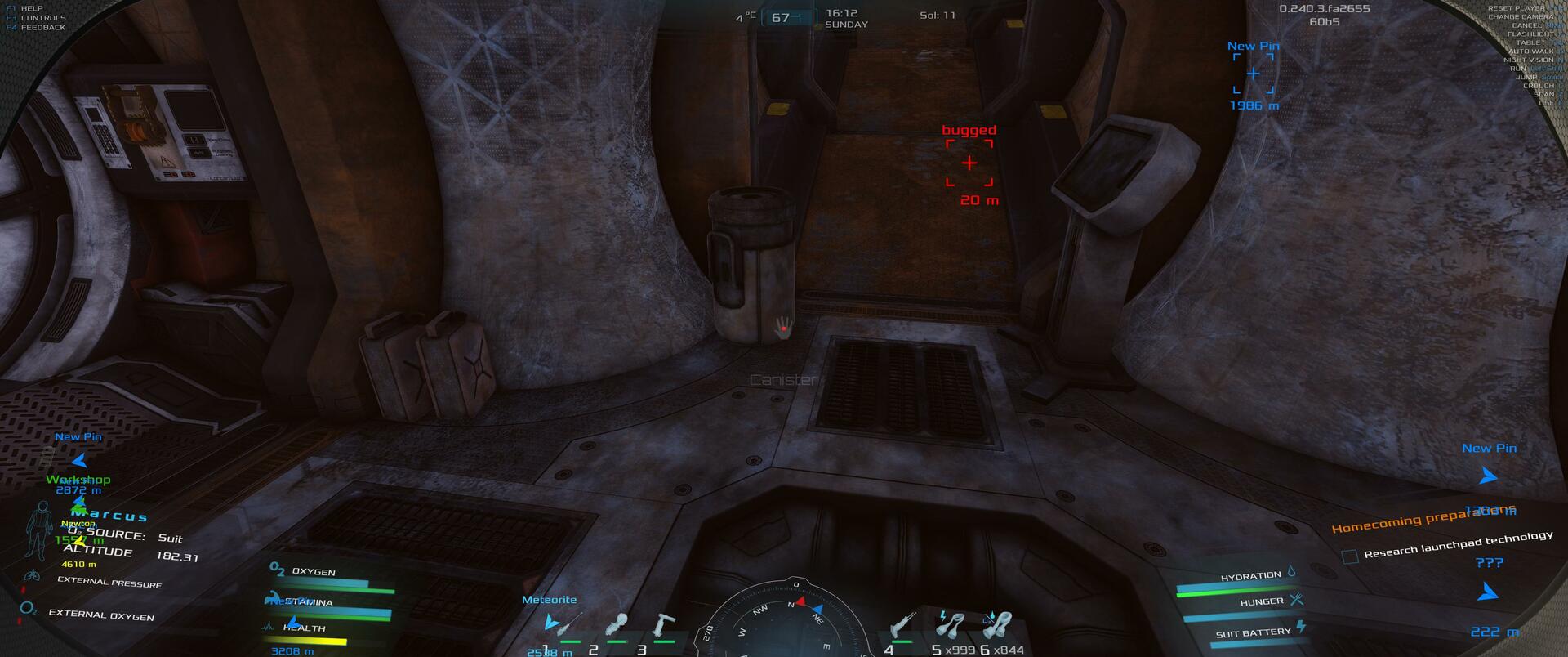
Task: Select the tool in hotbar slot 2
Action: point(617,626)
